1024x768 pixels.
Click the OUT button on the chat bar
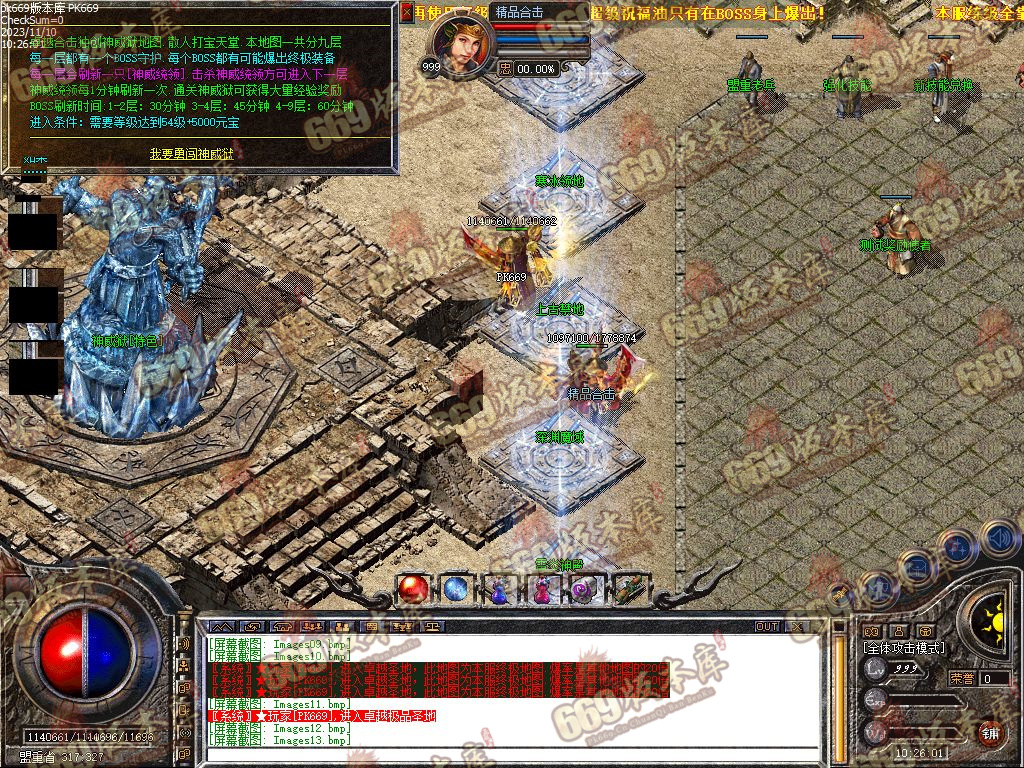767,626
